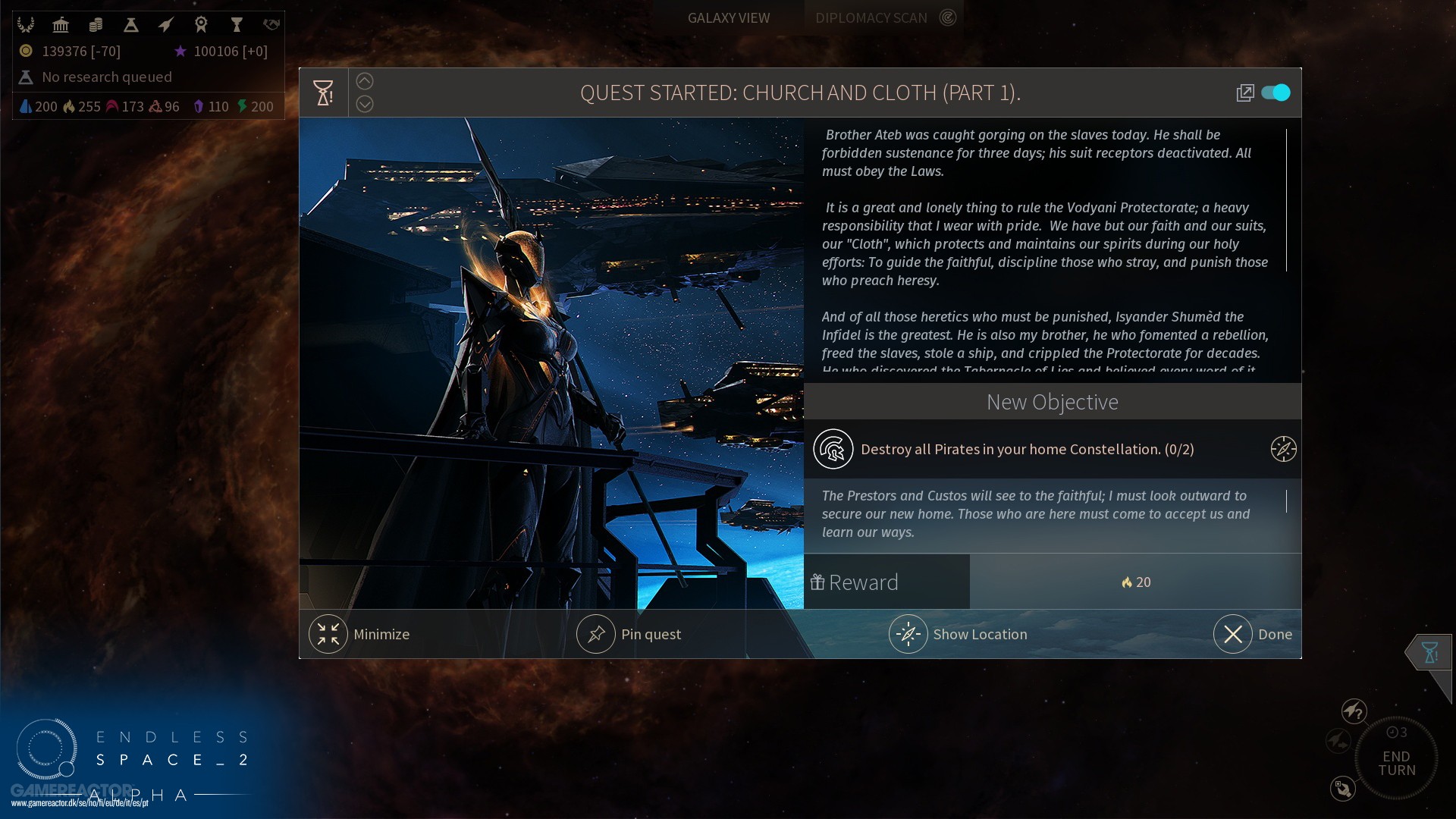Image resolution: width=1456 pixels, height=819 pixels.
Task: Go to the previous notification with up arrow
Action: (365, 81)
